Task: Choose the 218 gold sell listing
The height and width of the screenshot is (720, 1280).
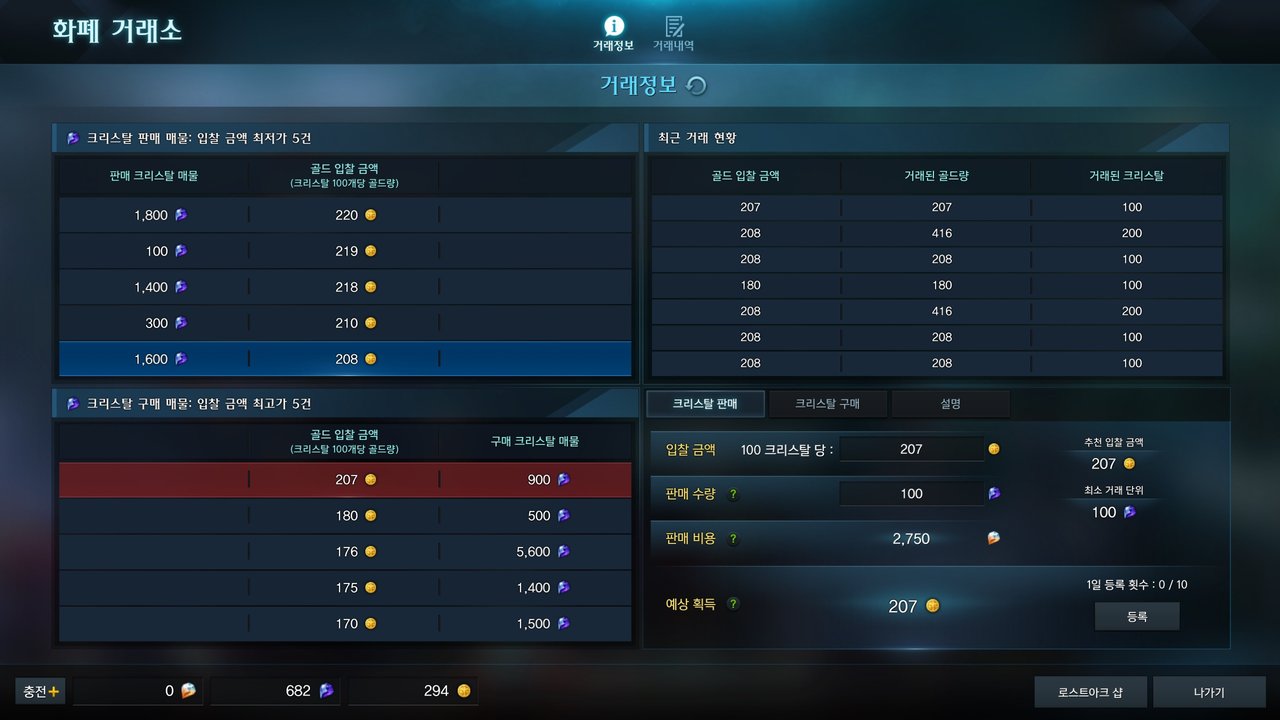Action: pos(345,287)
